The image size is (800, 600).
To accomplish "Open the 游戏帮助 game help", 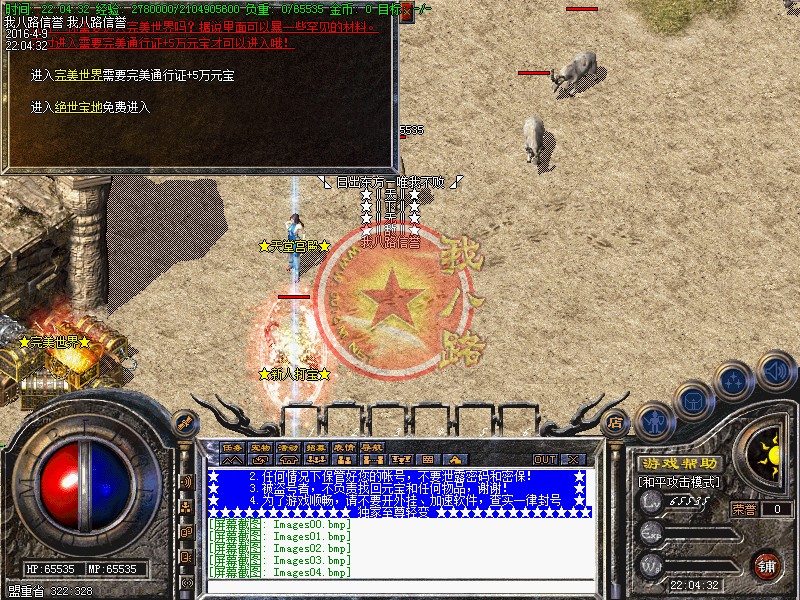I will (x=680, y=464).
